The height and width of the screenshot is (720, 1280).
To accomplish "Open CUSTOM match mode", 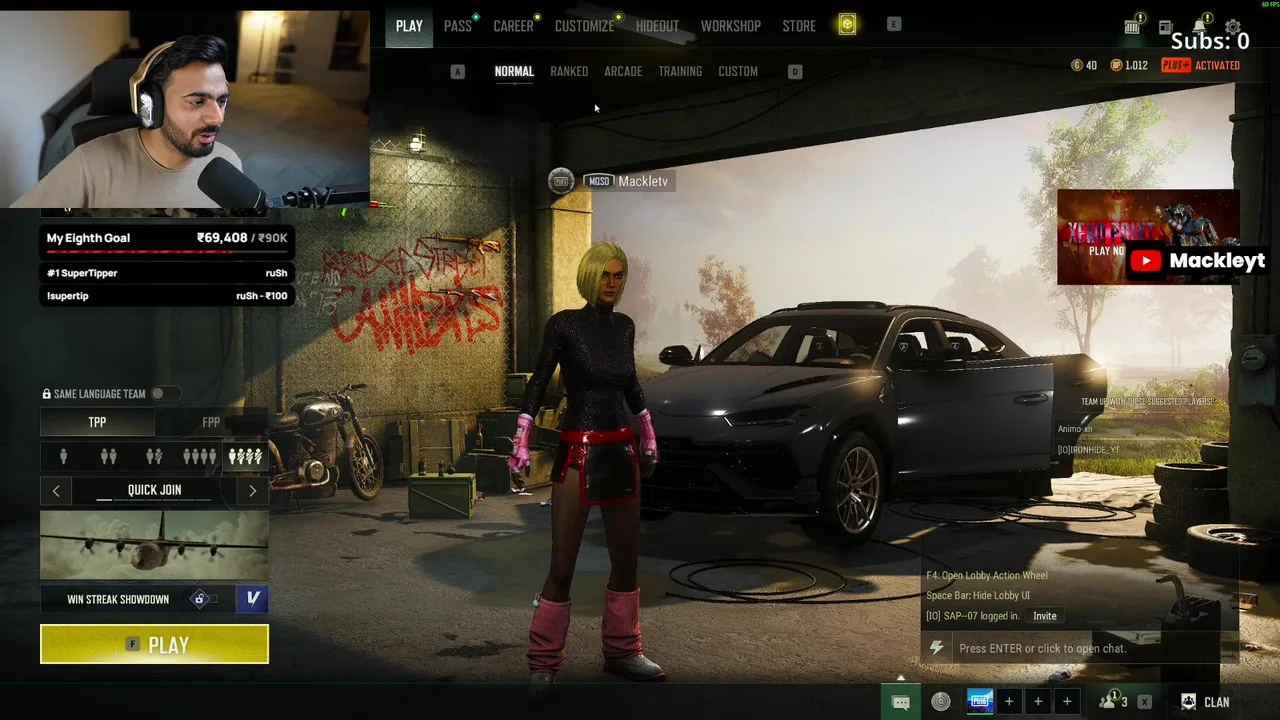I will click(738, 72).
